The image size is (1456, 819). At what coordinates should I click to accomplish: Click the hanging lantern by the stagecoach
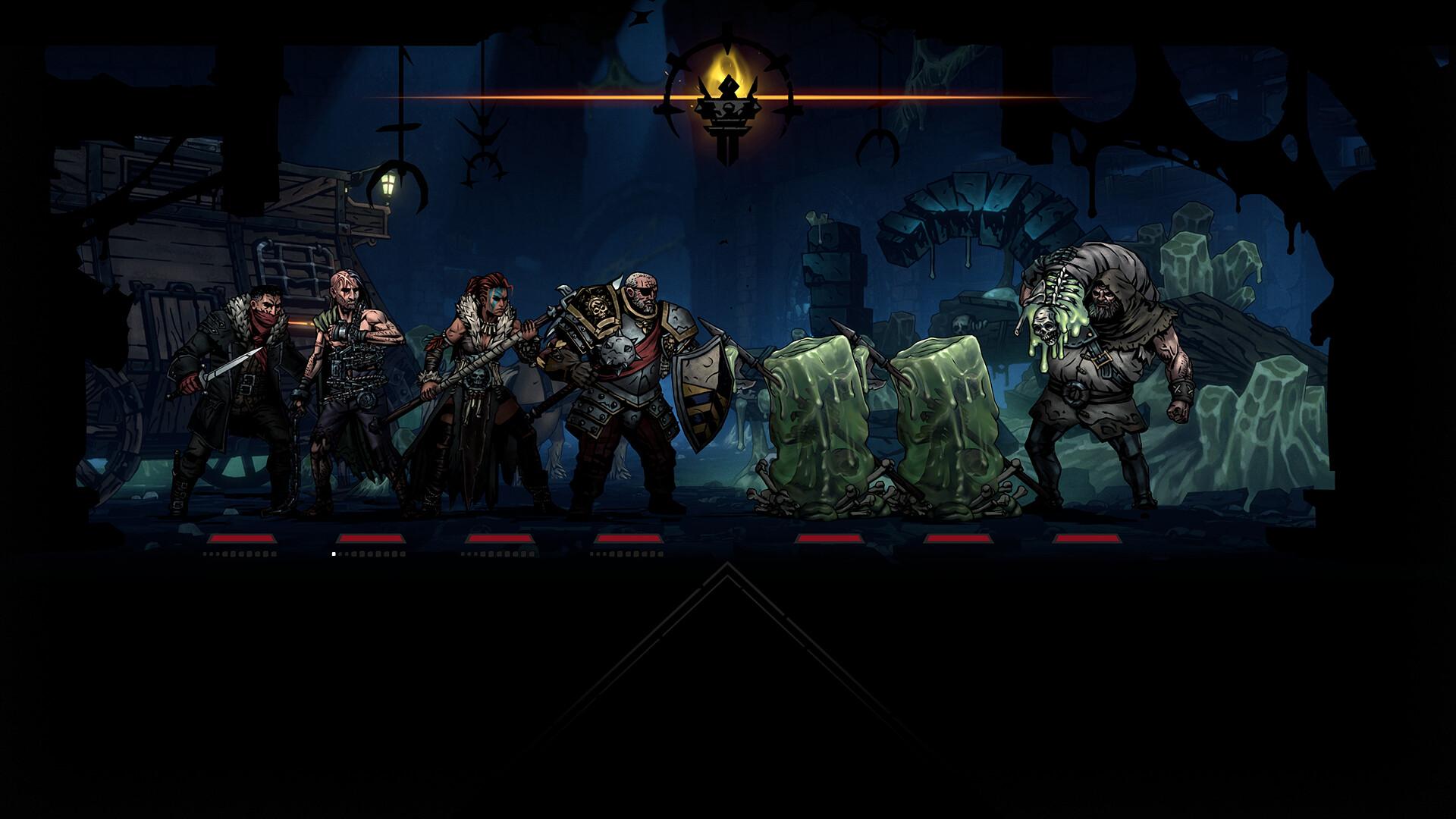coord(388,186)
